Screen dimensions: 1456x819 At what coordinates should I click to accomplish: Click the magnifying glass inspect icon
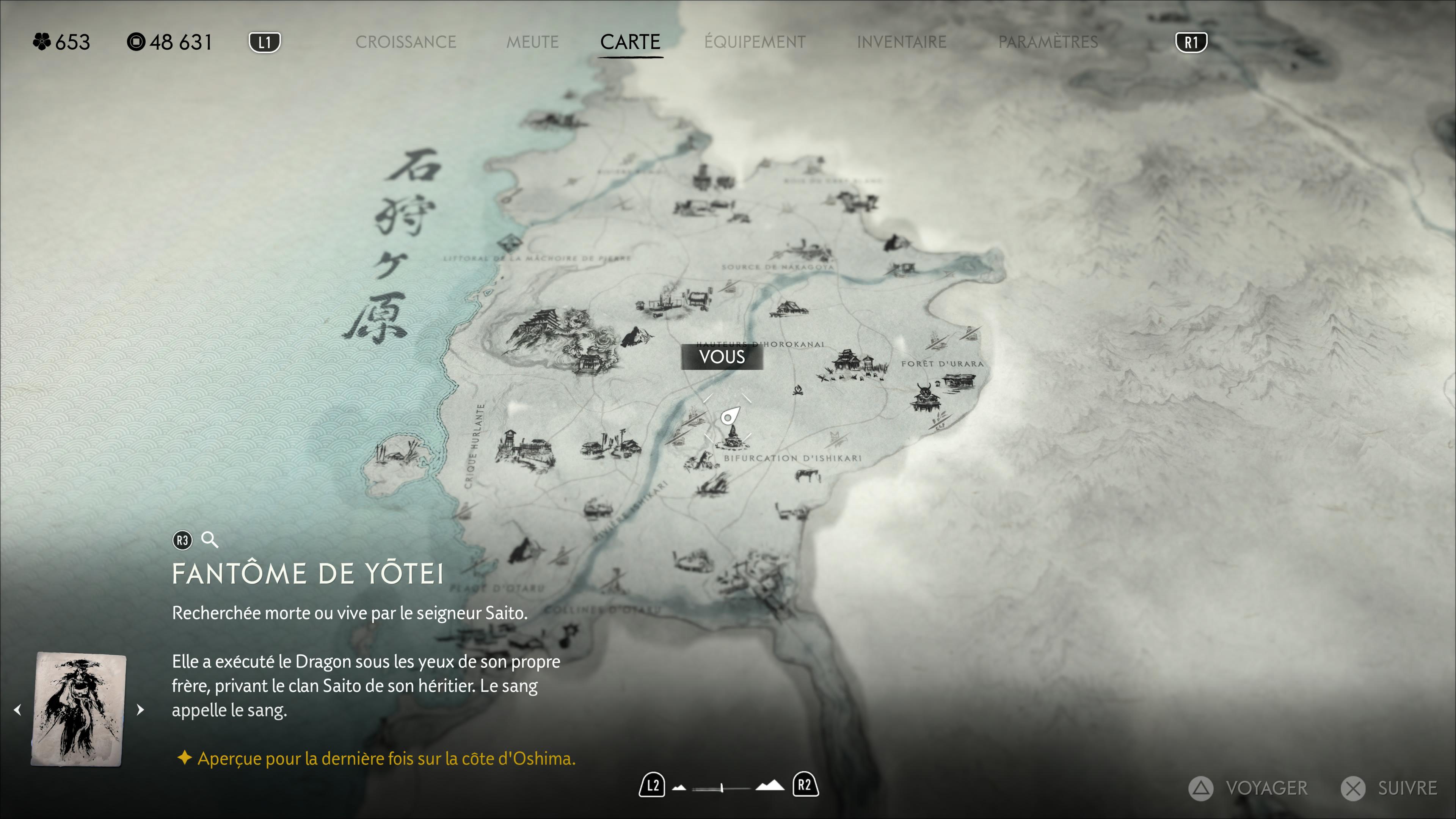[x=210, y=540]
